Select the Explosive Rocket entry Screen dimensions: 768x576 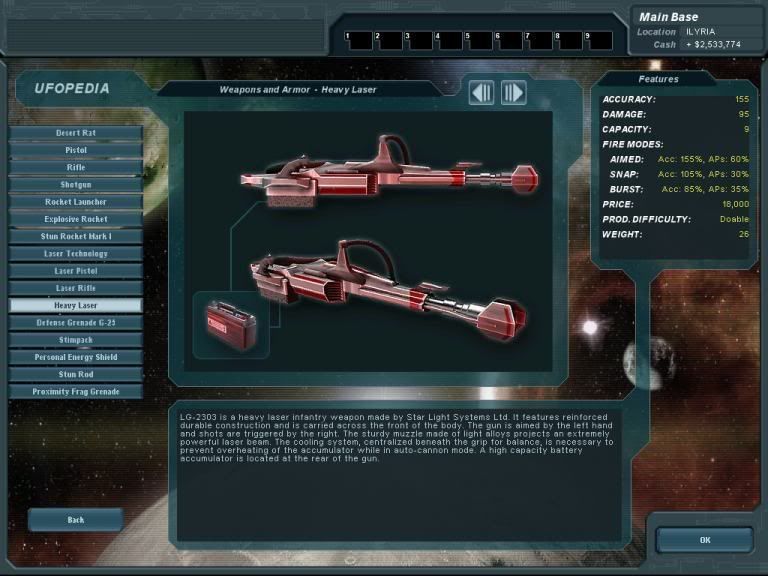[76, 219]
